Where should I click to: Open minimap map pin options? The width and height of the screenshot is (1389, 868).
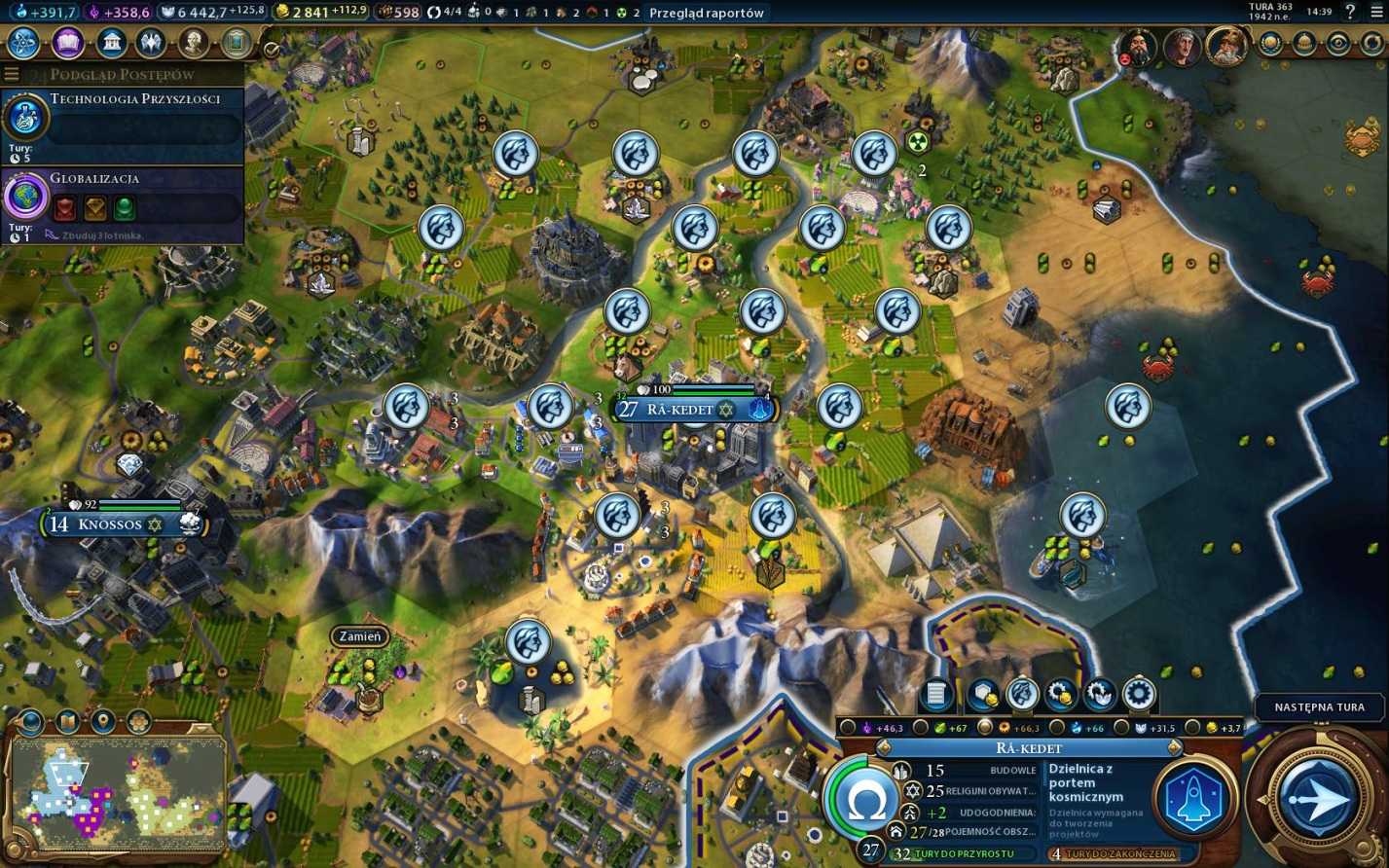(x=103, y=722)
